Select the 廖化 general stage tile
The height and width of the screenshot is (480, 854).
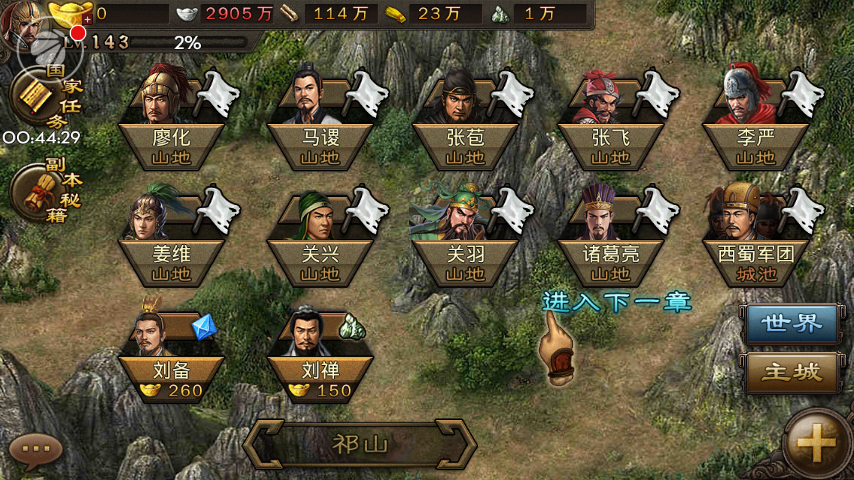click(170, 138)
